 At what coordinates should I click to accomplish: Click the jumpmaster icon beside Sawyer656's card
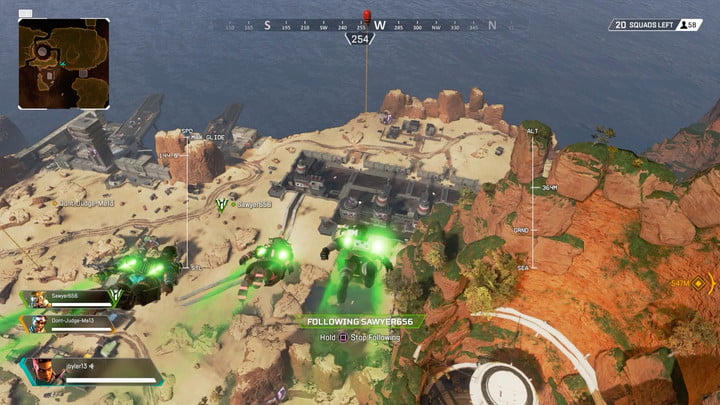click(x=116, y=298)
